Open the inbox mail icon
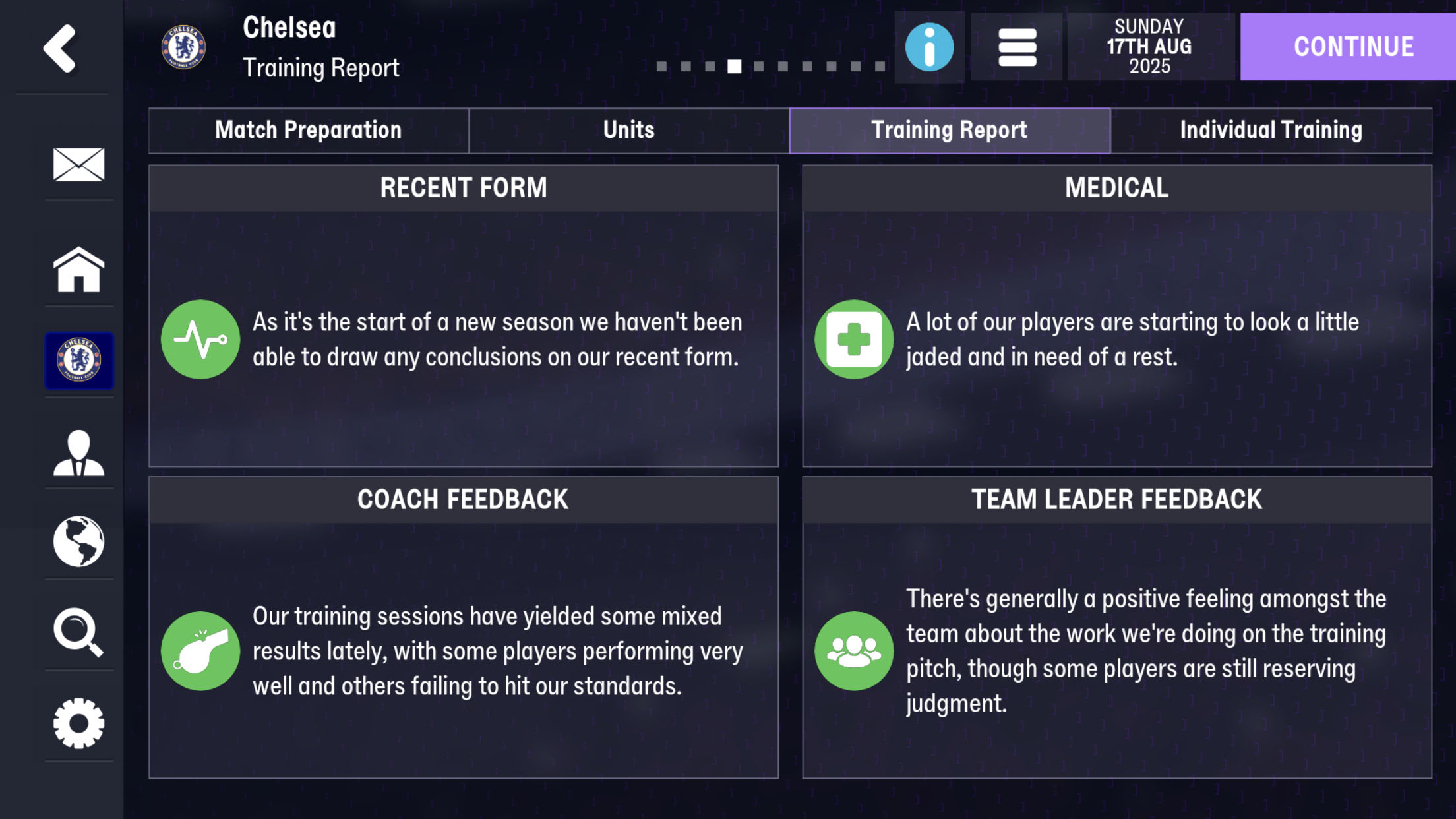The height and width of the screenshot is (819, 1456). (78, 166)
